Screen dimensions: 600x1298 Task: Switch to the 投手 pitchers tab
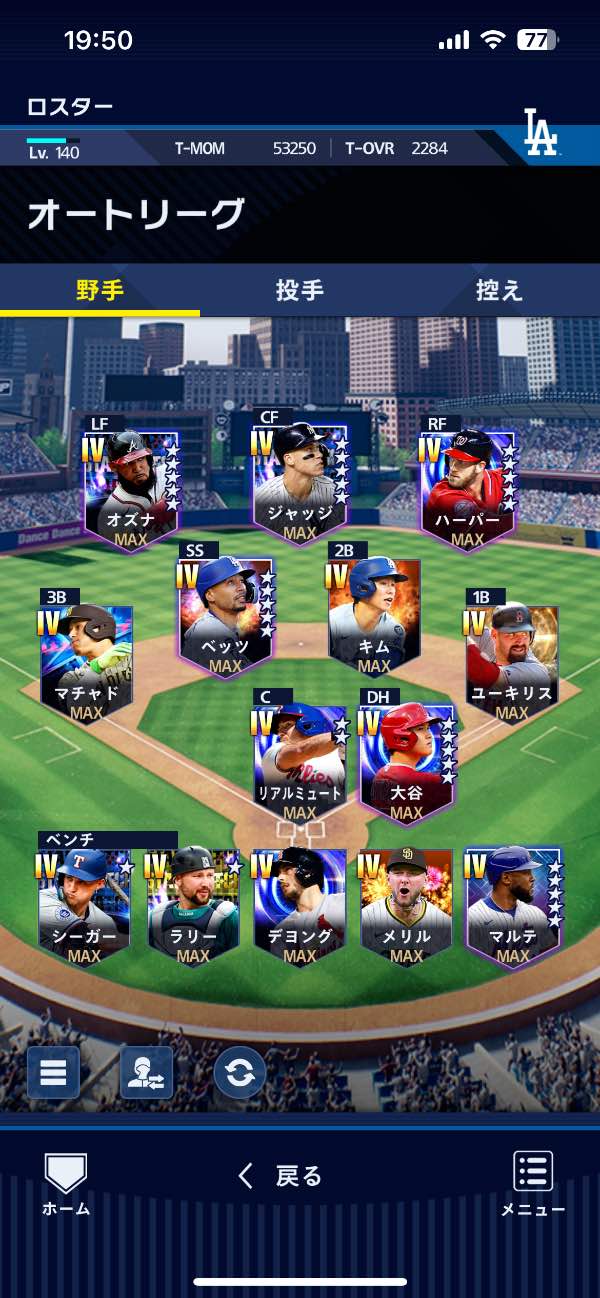coord(299,290)
